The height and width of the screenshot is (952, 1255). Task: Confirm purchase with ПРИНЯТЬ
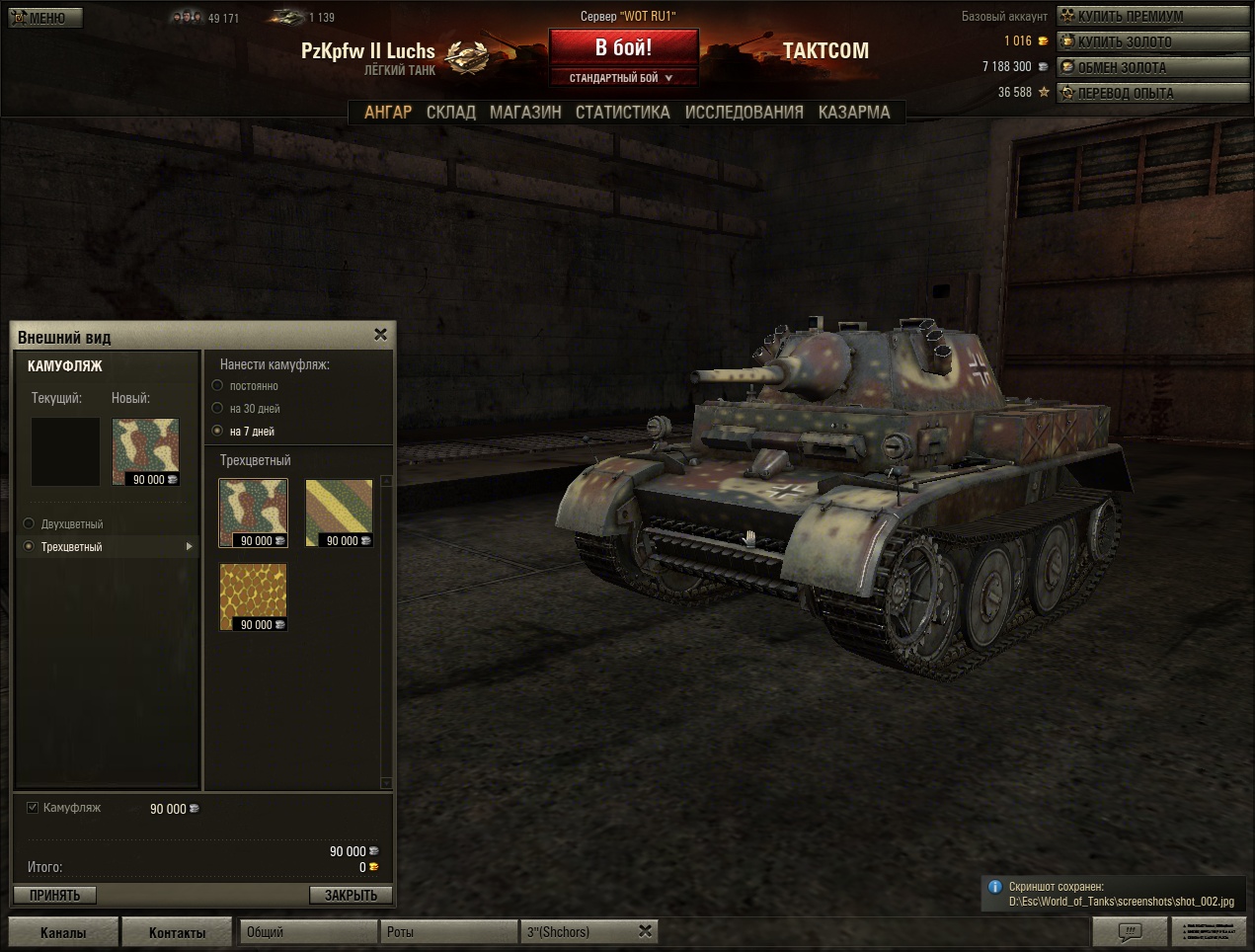click(54, 895)
